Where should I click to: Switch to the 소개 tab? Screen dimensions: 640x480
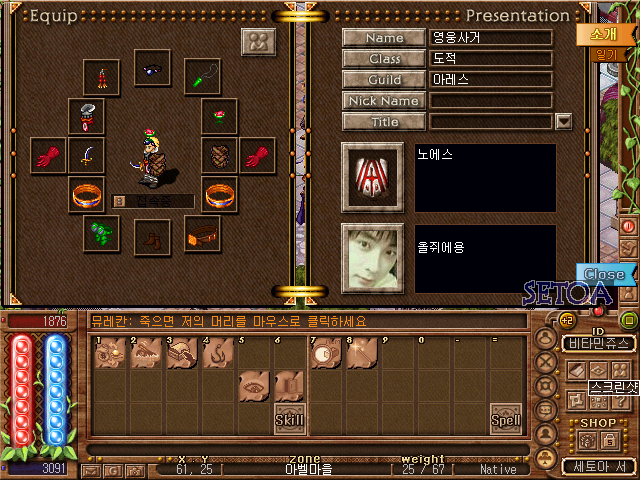(x=602, y=33)
